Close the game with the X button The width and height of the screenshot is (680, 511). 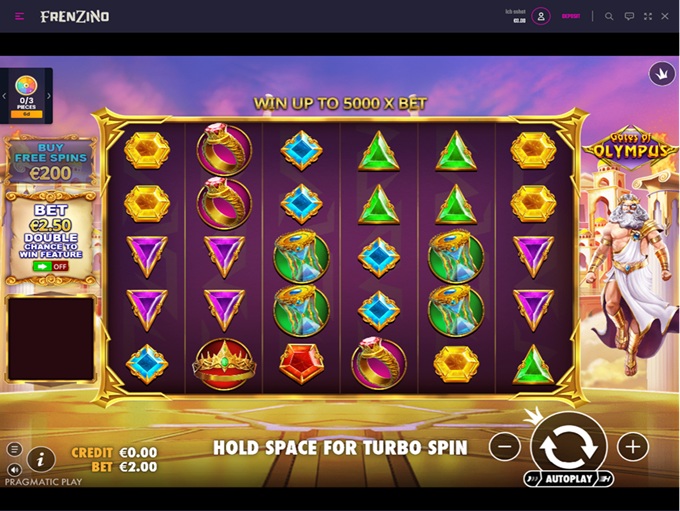tap(665, 16)
